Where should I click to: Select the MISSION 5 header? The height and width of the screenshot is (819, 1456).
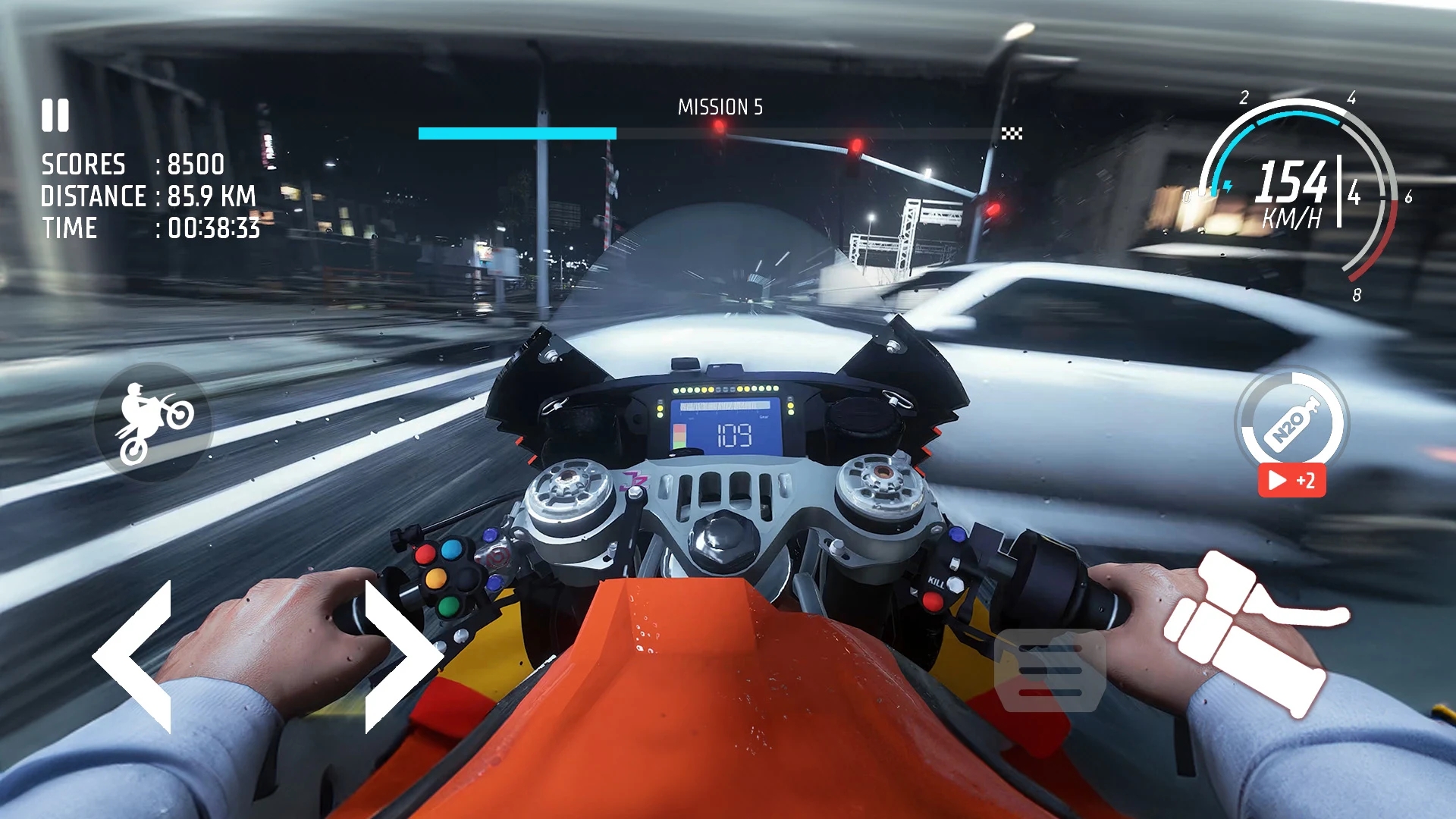[x=720, y=107]
